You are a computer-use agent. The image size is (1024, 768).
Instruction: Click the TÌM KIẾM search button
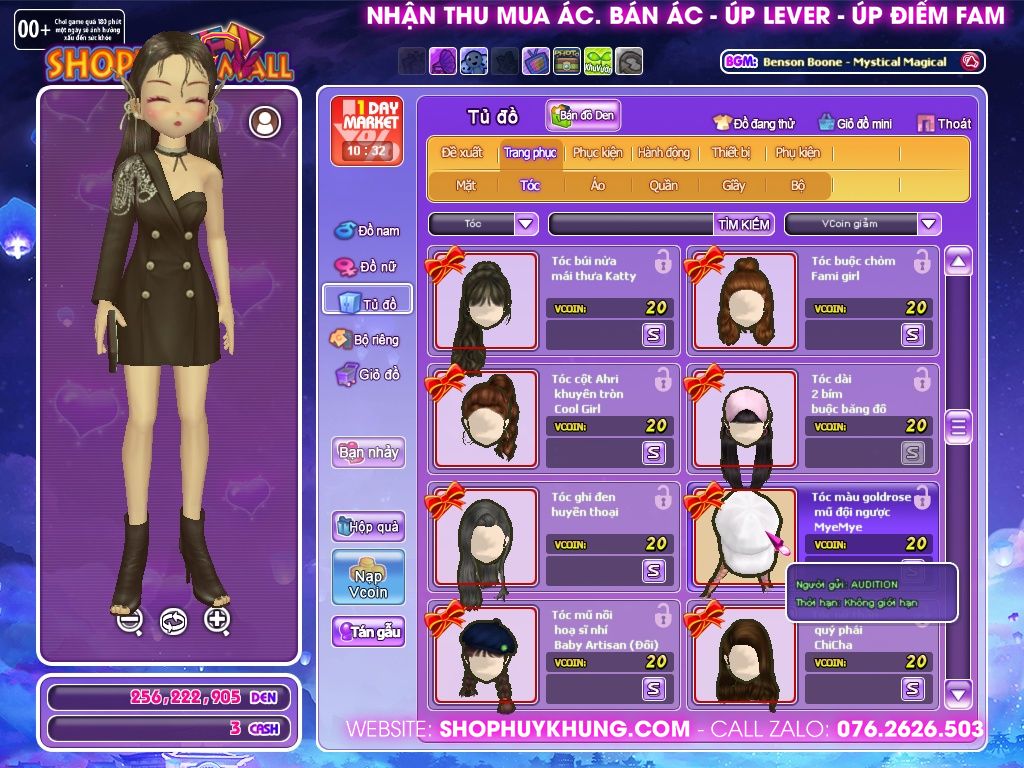click(744, 224)
